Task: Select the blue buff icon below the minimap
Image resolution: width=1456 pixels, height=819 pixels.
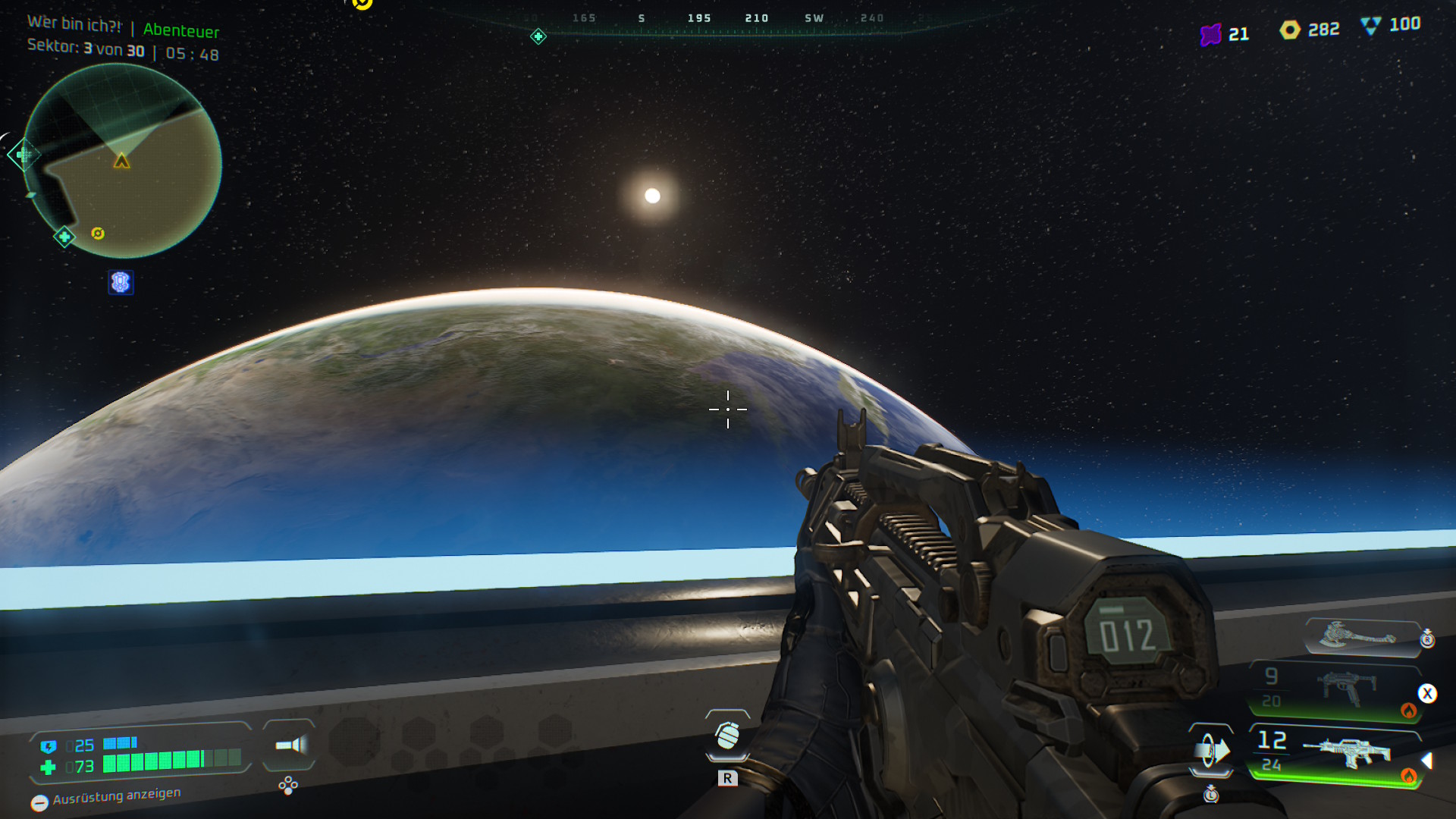Action: pos(121,283)
